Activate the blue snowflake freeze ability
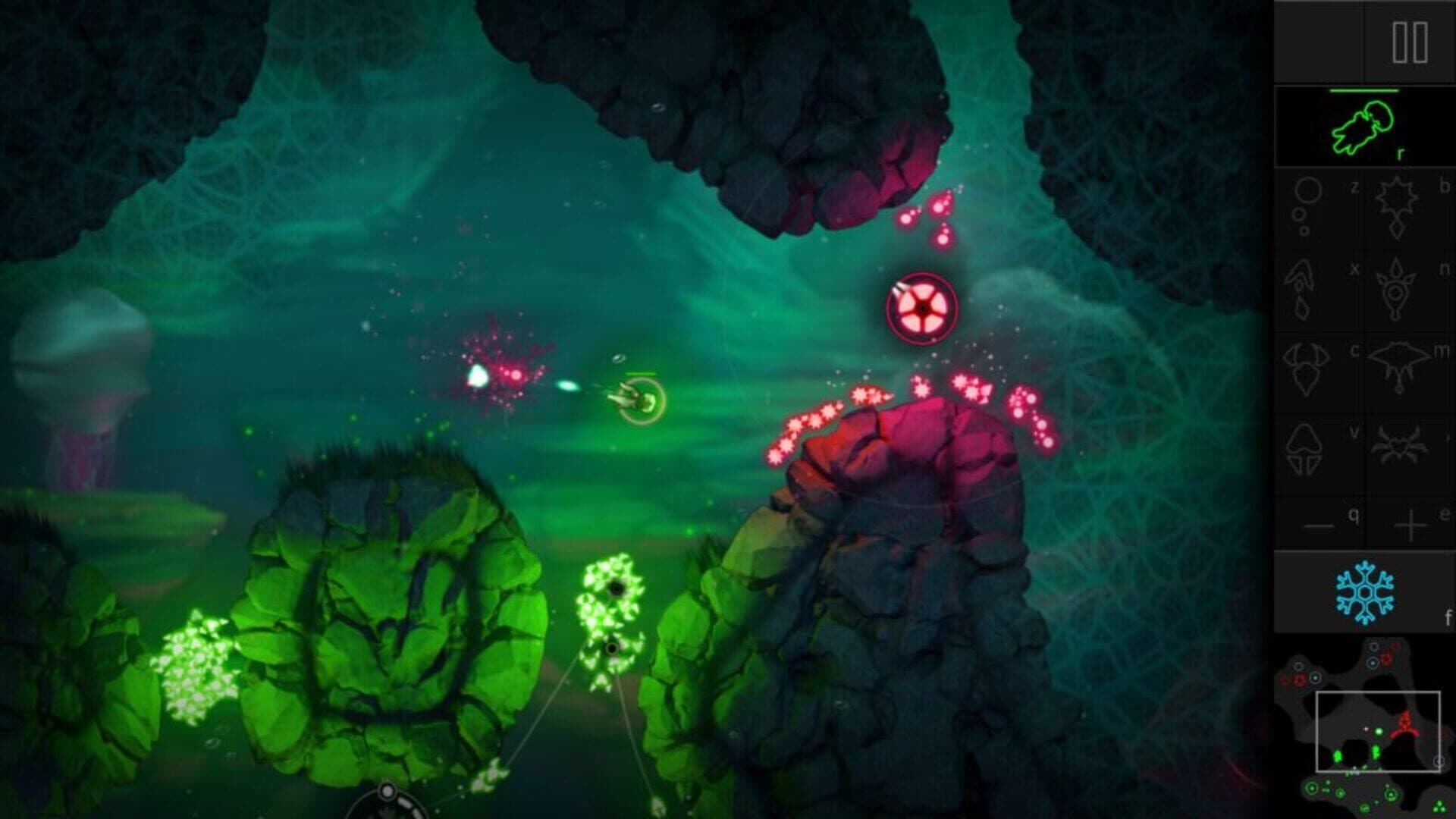The image size is (1456, 819). pyautogui.click(x=1363, y=592)
